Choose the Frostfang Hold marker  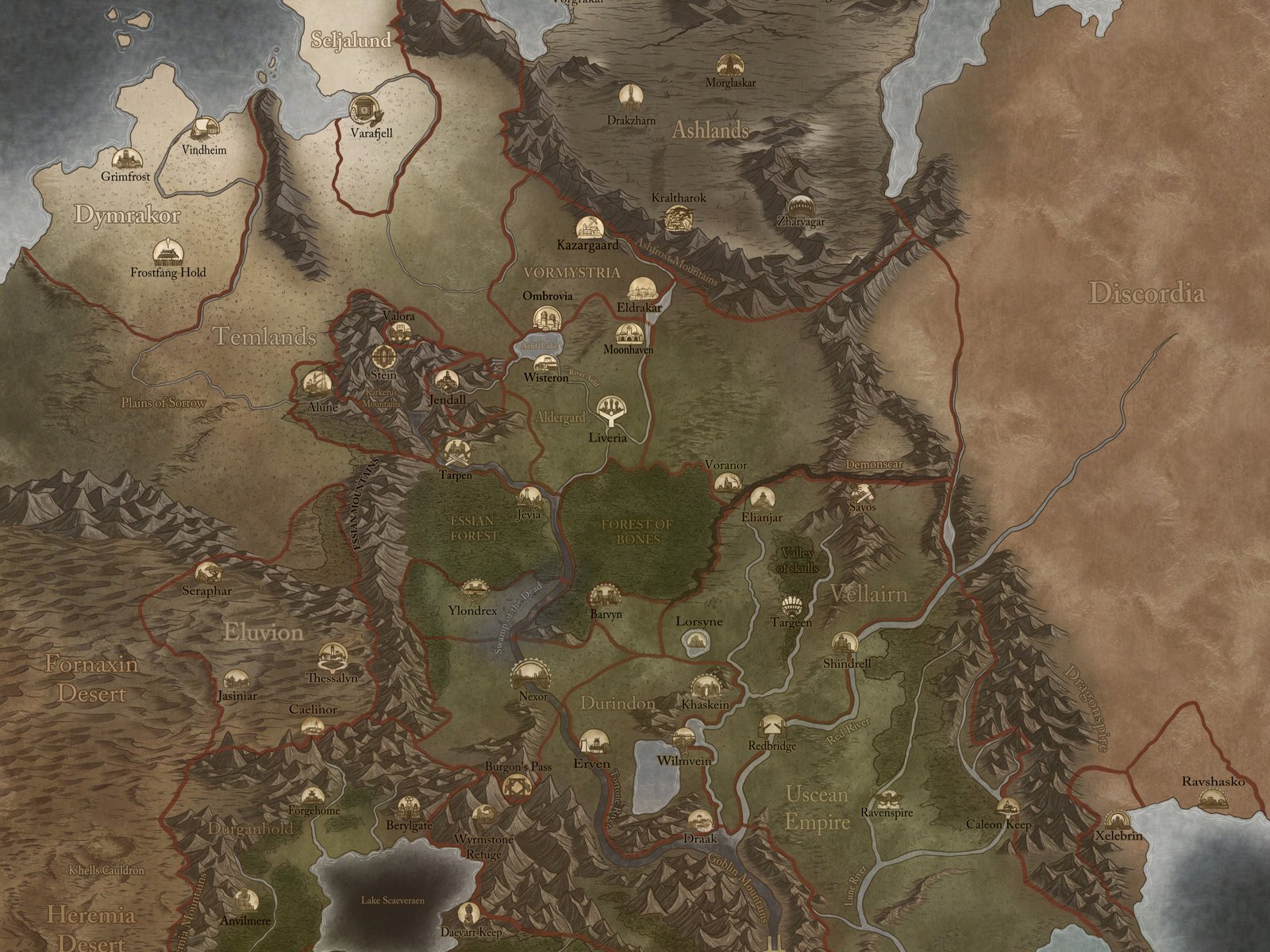point(167,252)
